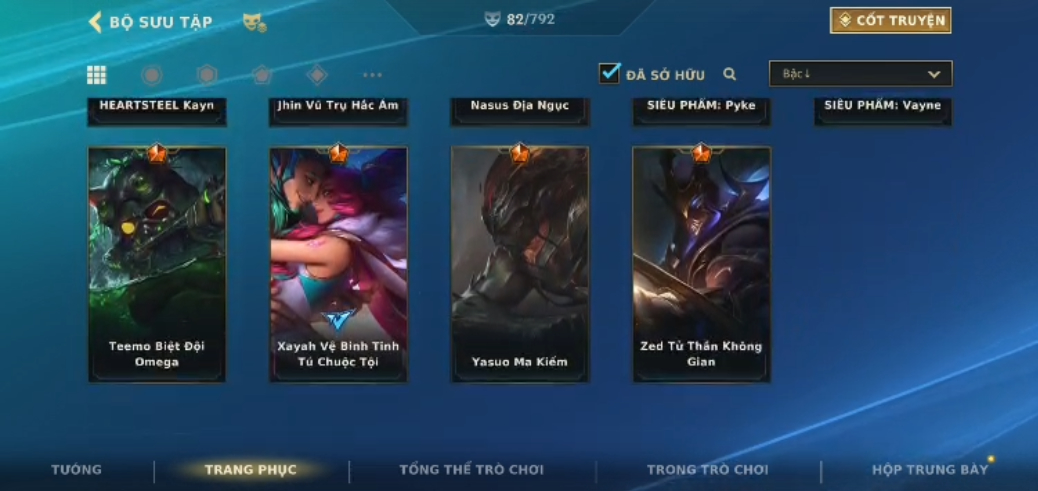1038x491 pixels.
Task: Toggle the Đã Sở Hữu checkbox
Action: pyautogui.click(x=609, y=74)
